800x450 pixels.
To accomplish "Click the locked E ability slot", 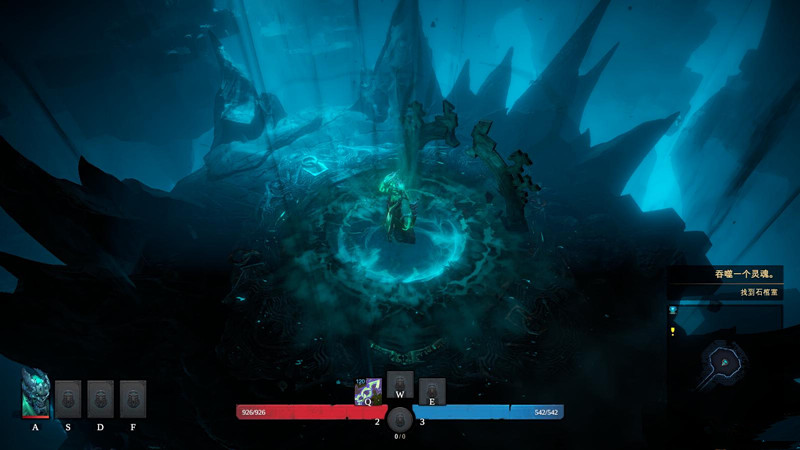I will [x=432, y=391].
